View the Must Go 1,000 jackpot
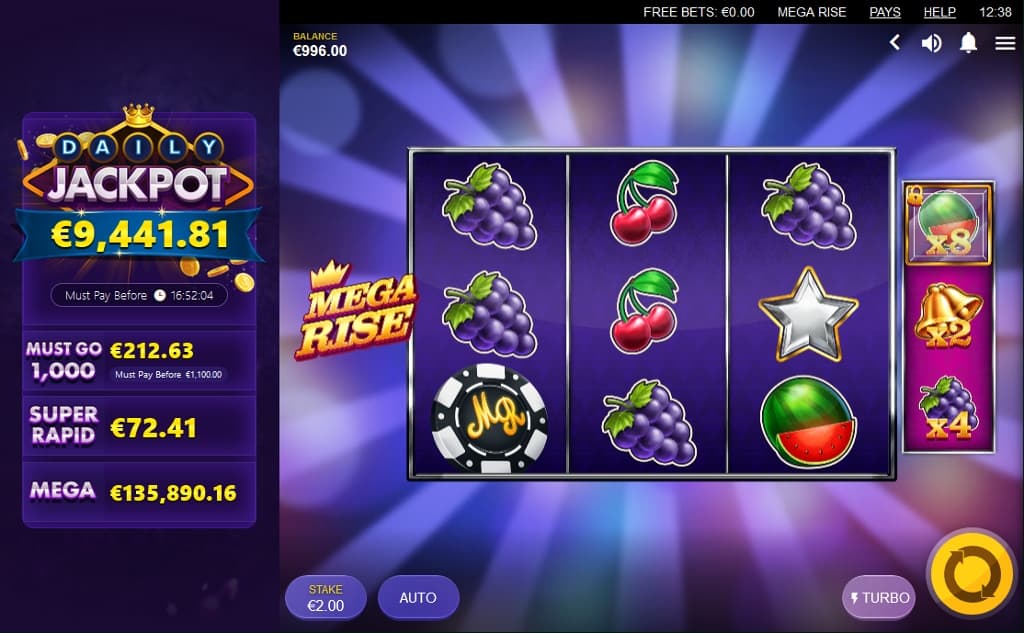This screenshot has width=1024, height=633. 139,361
